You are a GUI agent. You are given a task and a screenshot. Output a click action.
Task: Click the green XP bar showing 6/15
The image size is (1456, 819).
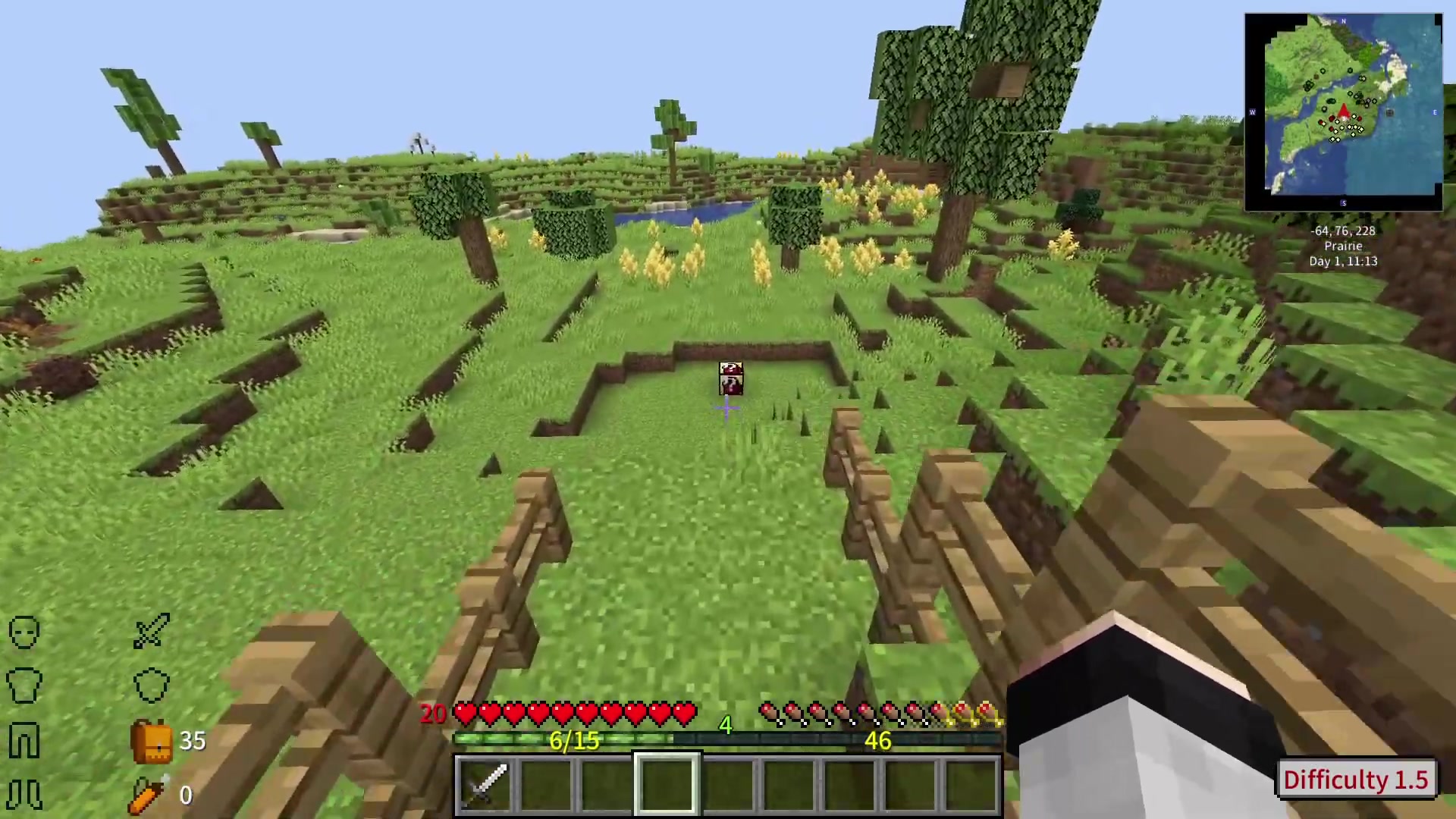pyautogui.click(x=574, y=741)
